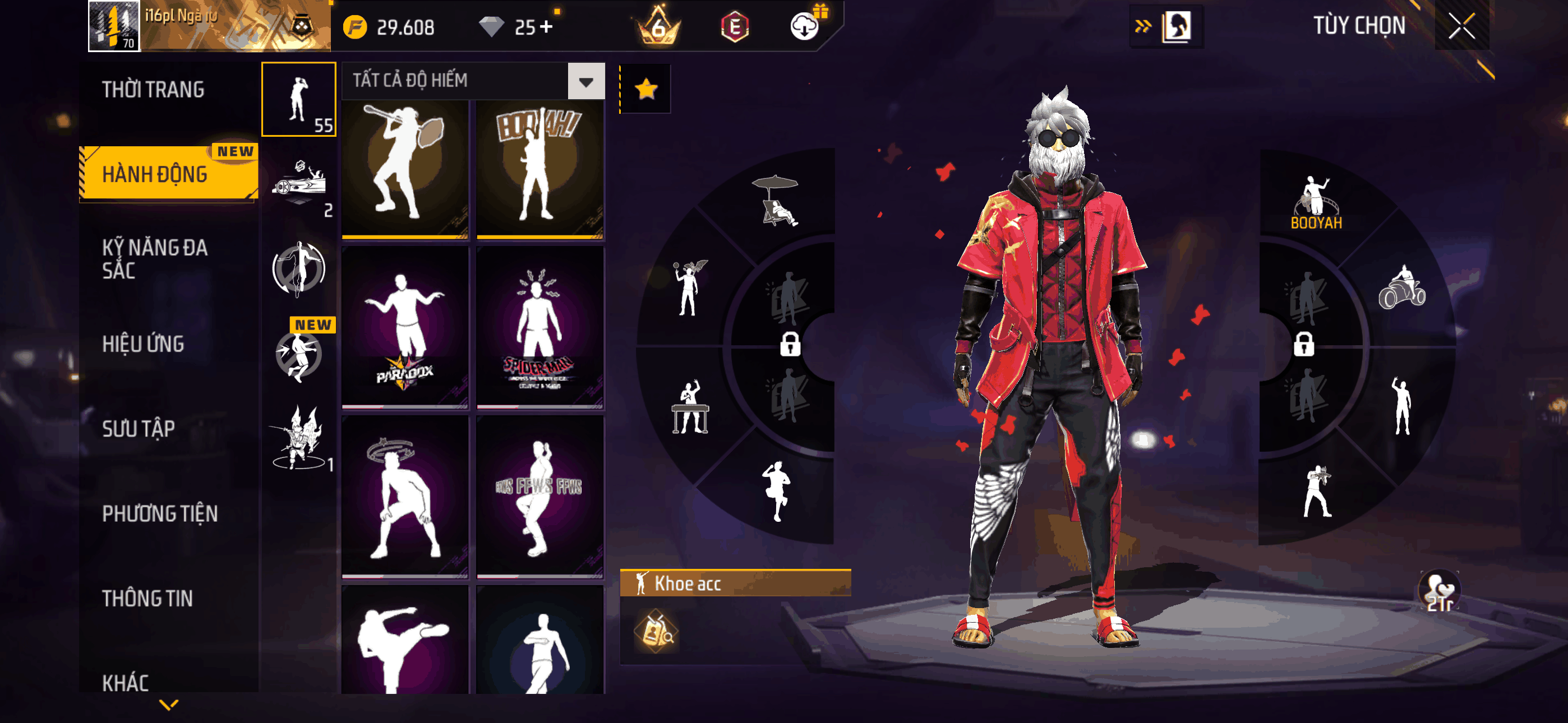
Task: Switch to Kỹ Năng Đa Sắc
Action: tap(155, 258)
